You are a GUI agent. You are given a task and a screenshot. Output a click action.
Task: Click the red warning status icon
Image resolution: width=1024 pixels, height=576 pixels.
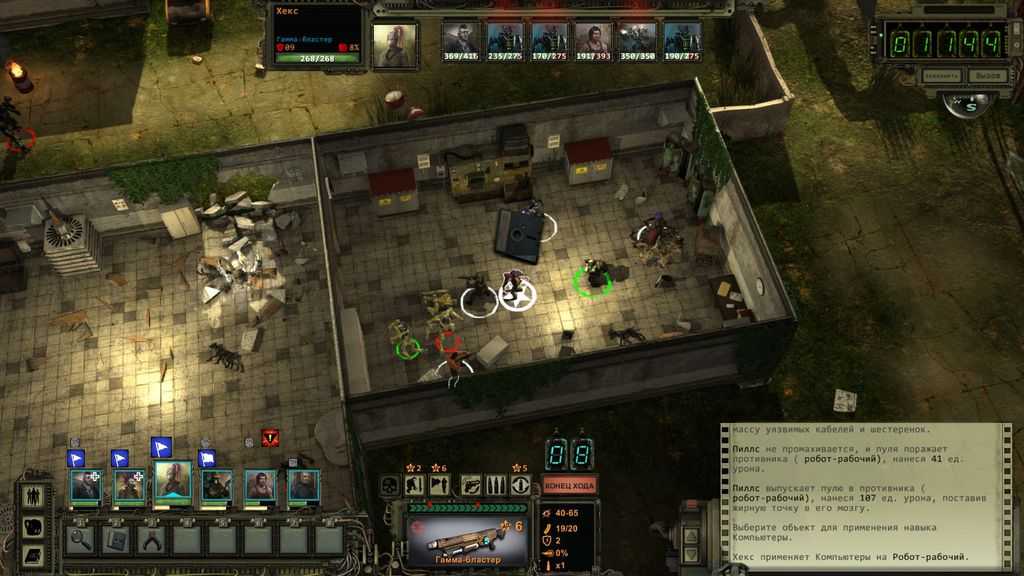[x=269, y=437]
